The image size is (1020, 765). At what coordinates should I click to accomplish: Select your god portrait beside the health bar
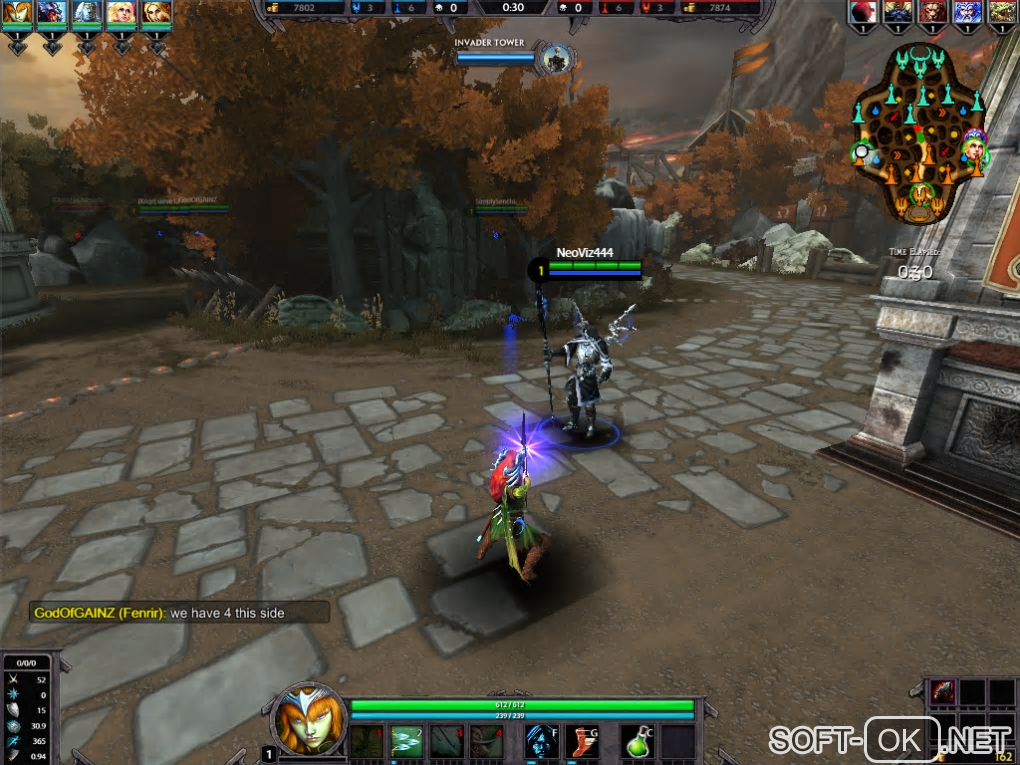307,722
